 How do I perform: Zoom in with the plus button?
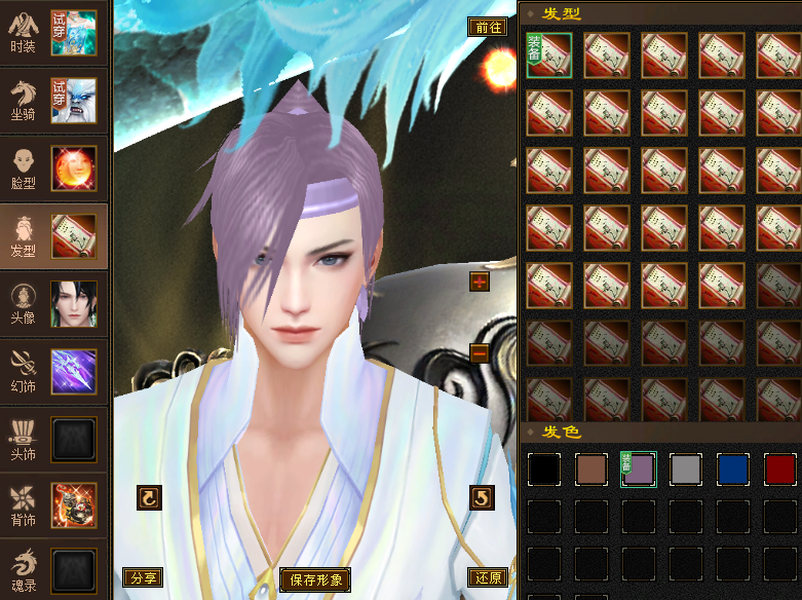479,282
